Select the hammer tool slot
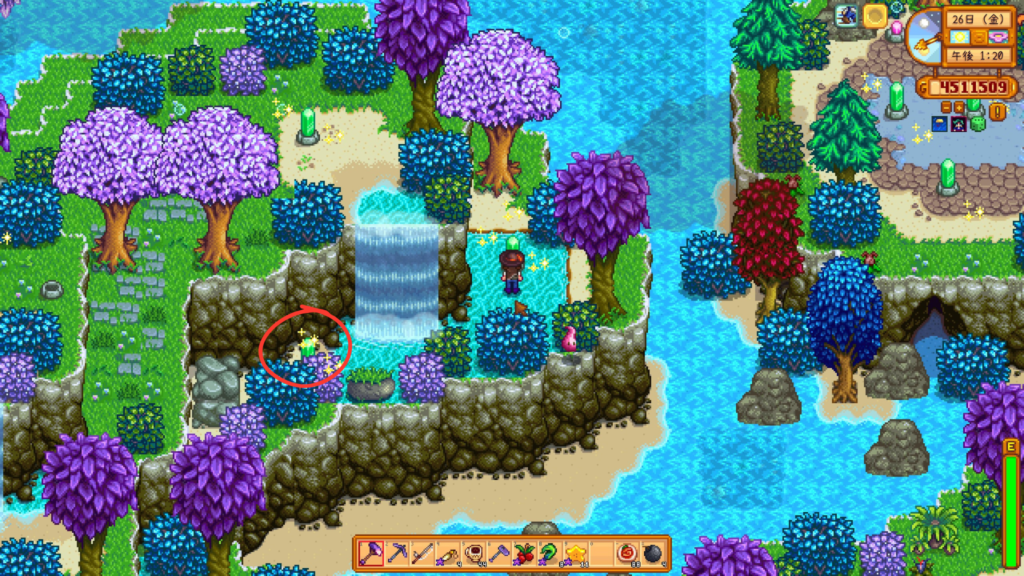 (x=499, y=552)
